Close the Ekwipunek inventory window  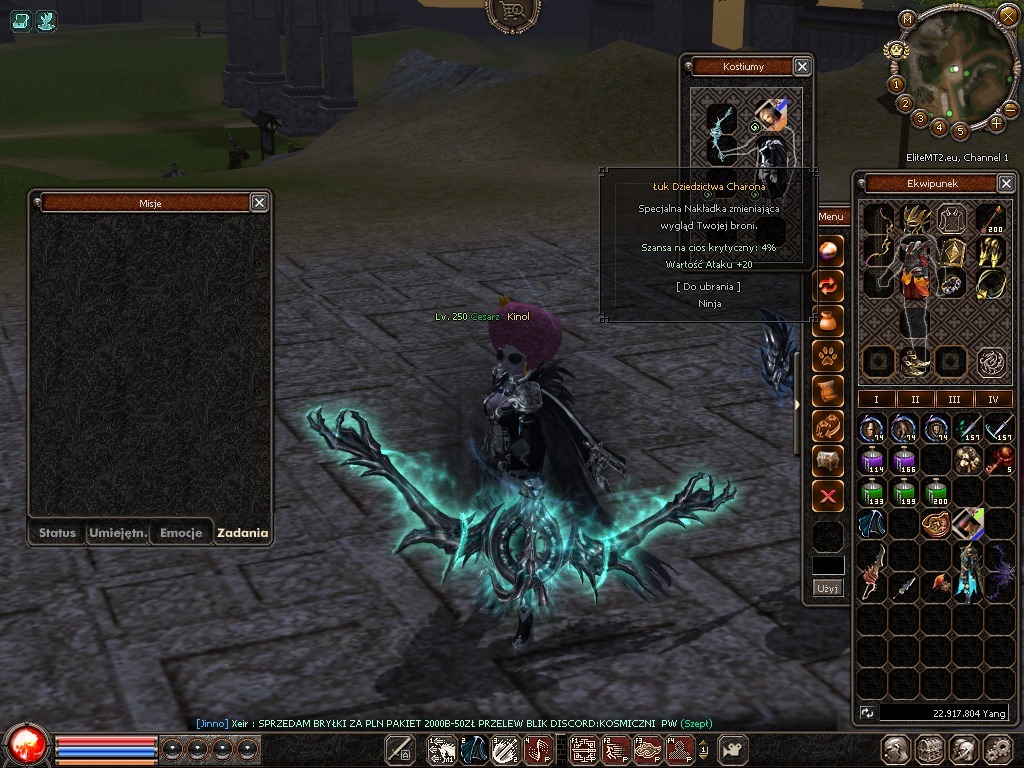point(1006,184)
